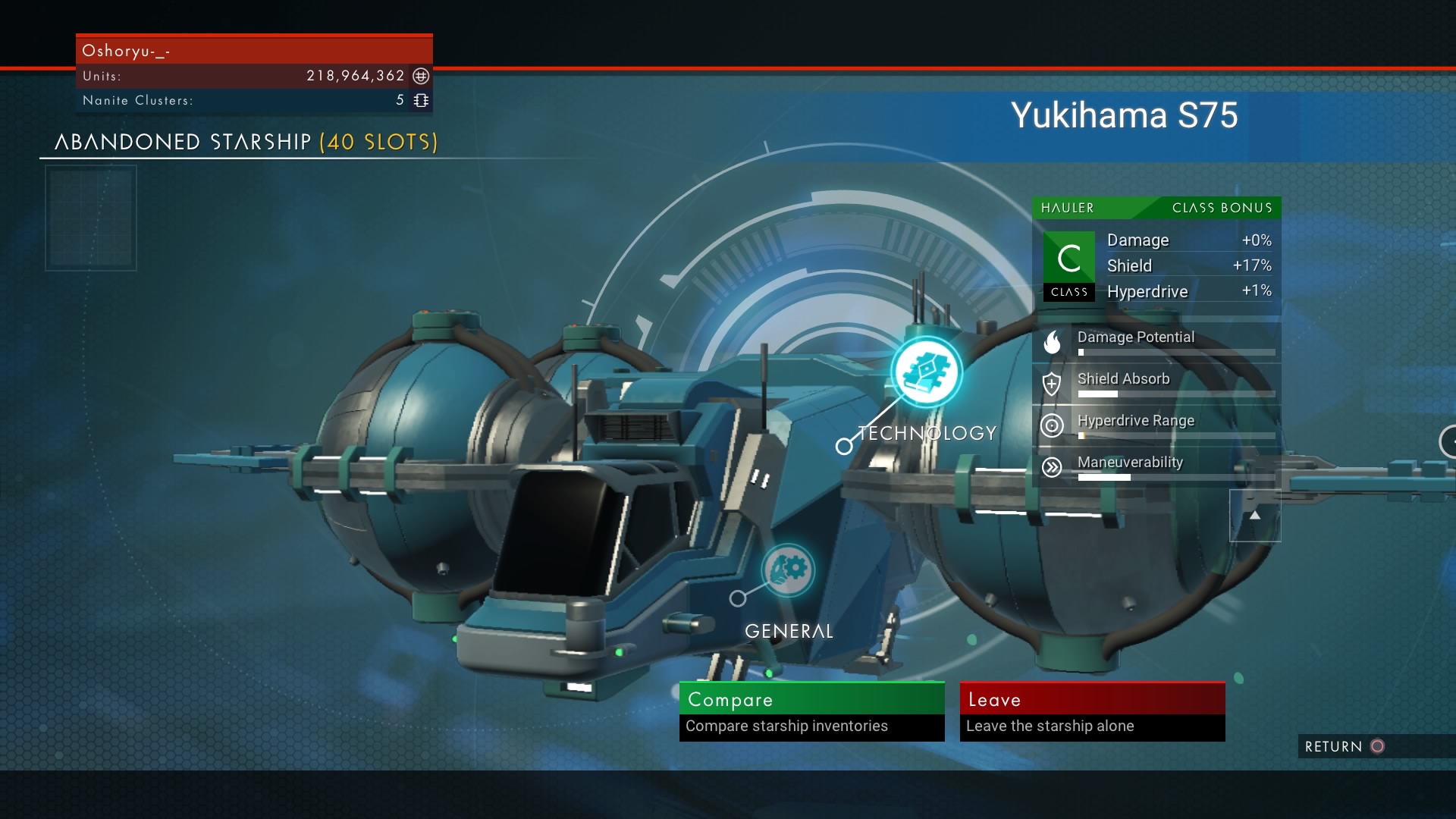Choose Compare starship inventories
The image size is (1456, 819).
point(811,711)
